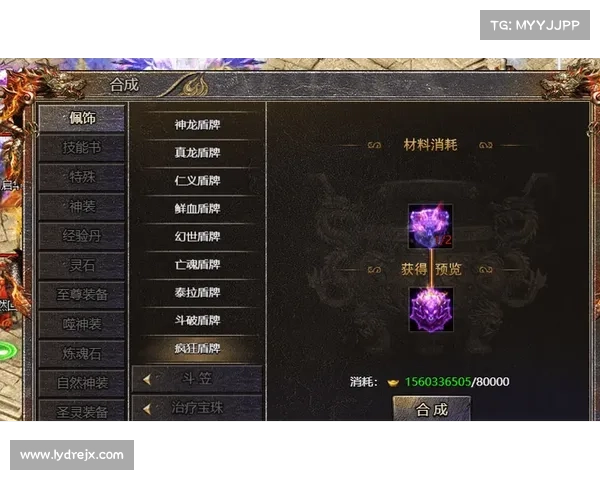Choose the 真龙盾牌 recipe
Image resolution: width=600 pixels, height=480 pixels.
197,153
